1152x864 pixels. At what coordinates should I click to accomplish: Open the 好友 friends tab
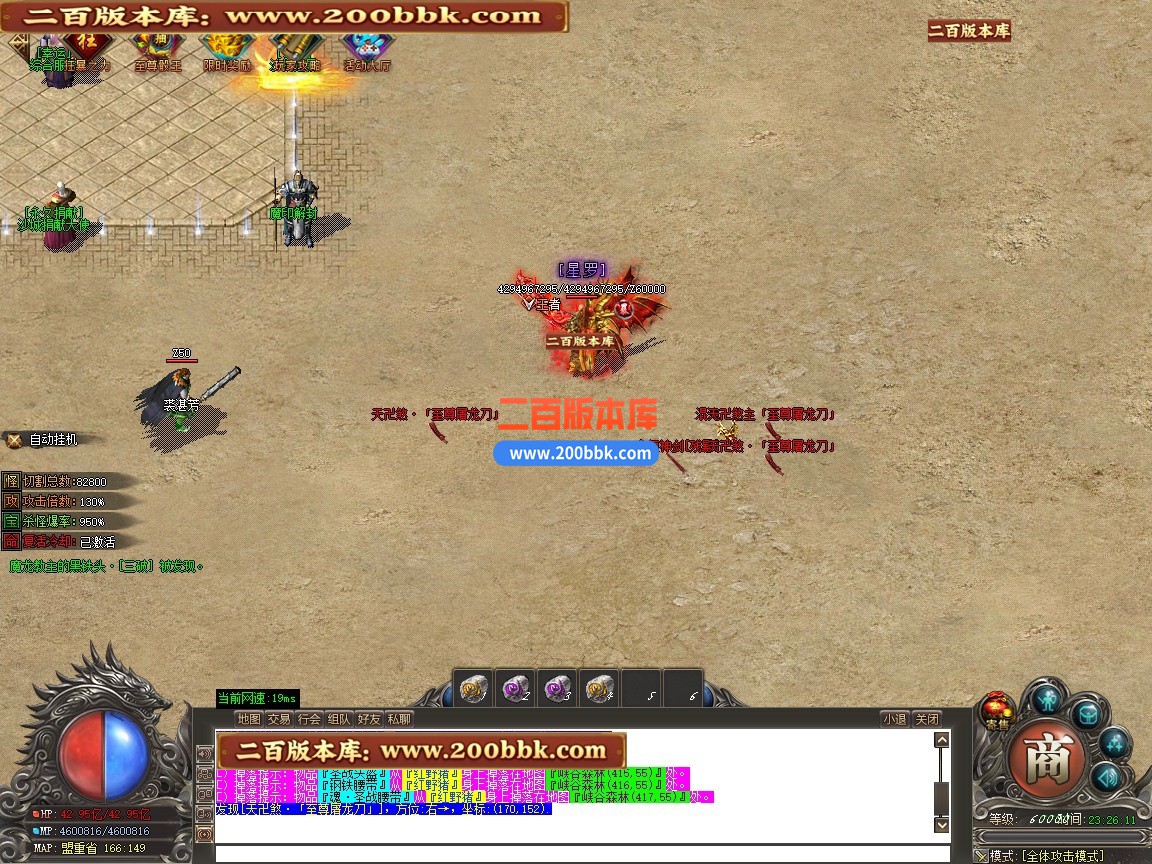click(369, 719)
